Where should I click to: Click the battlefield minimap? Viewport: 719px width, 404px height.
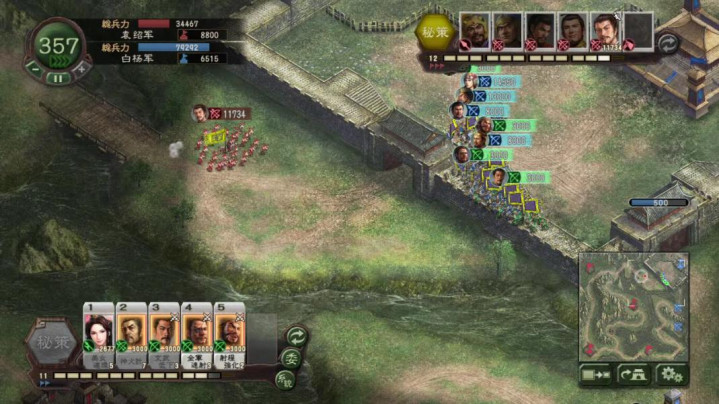click(x=634, y=306)
